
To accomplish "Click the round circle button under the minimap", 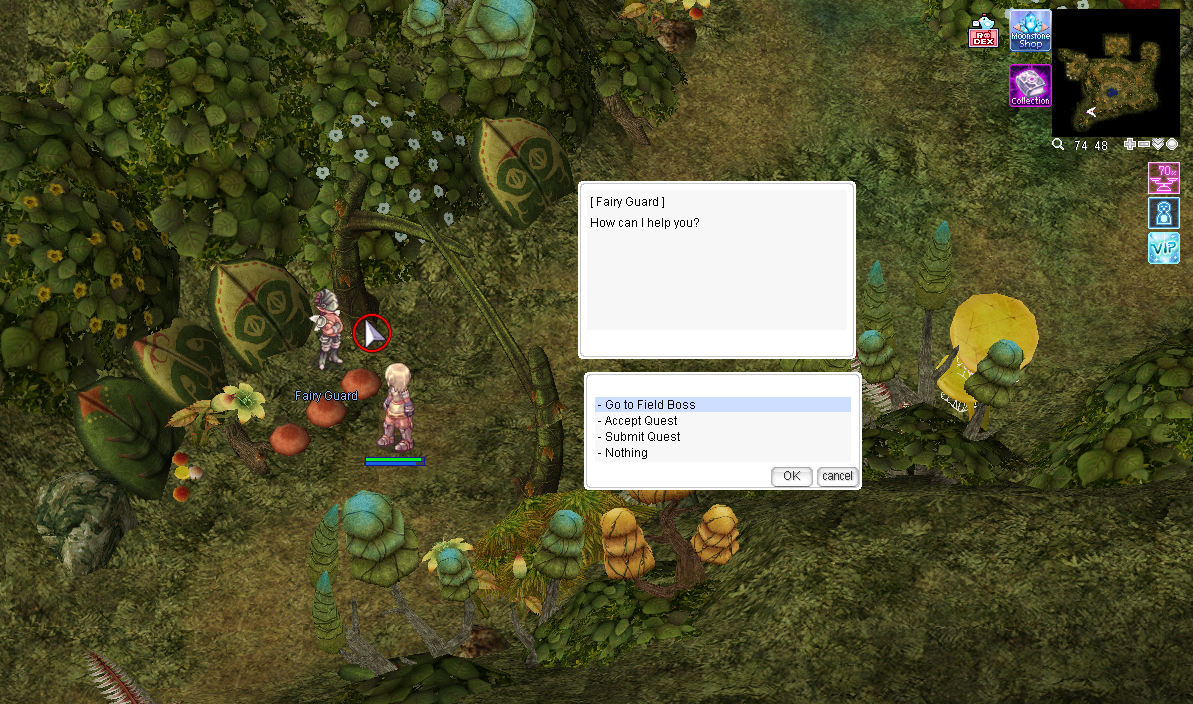I will pyautogui.click(x=1172, y=145).
